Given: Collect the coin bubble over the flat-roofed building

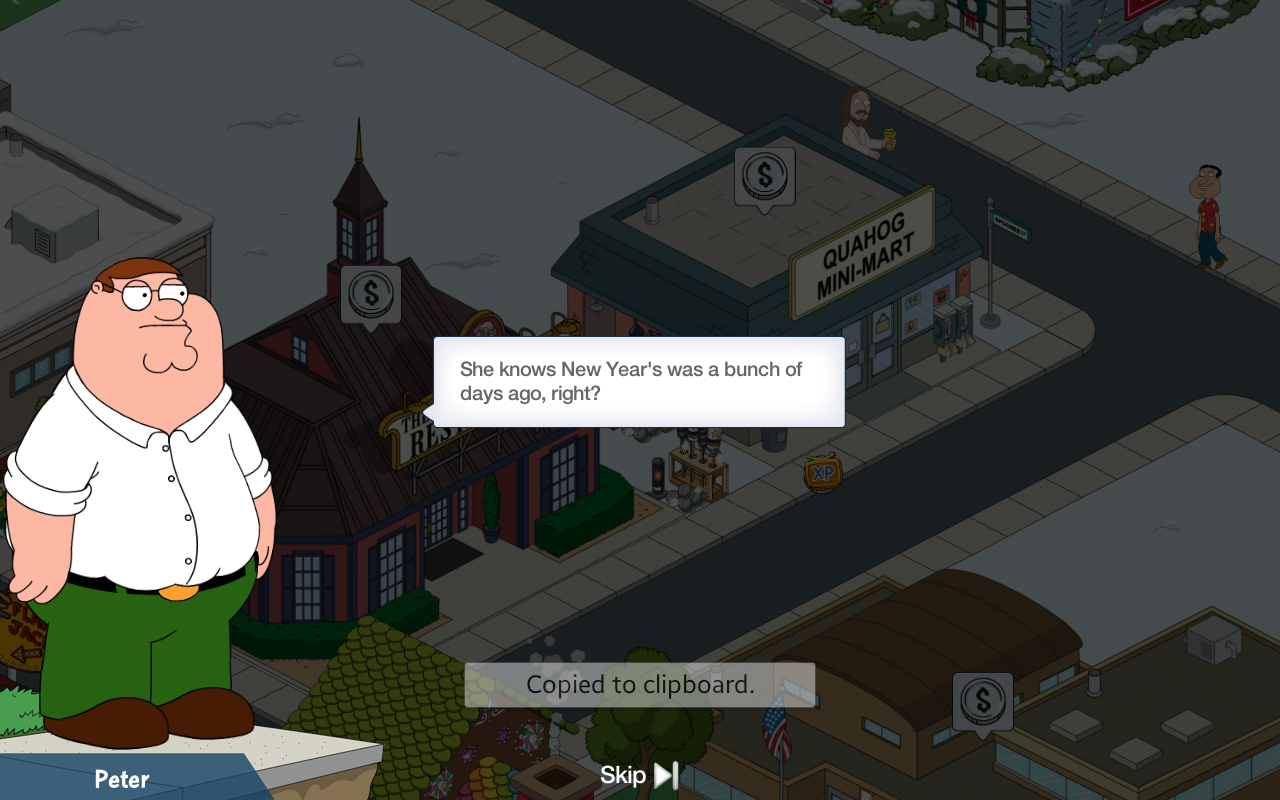Looking at the screenshot, I should 982,701.
